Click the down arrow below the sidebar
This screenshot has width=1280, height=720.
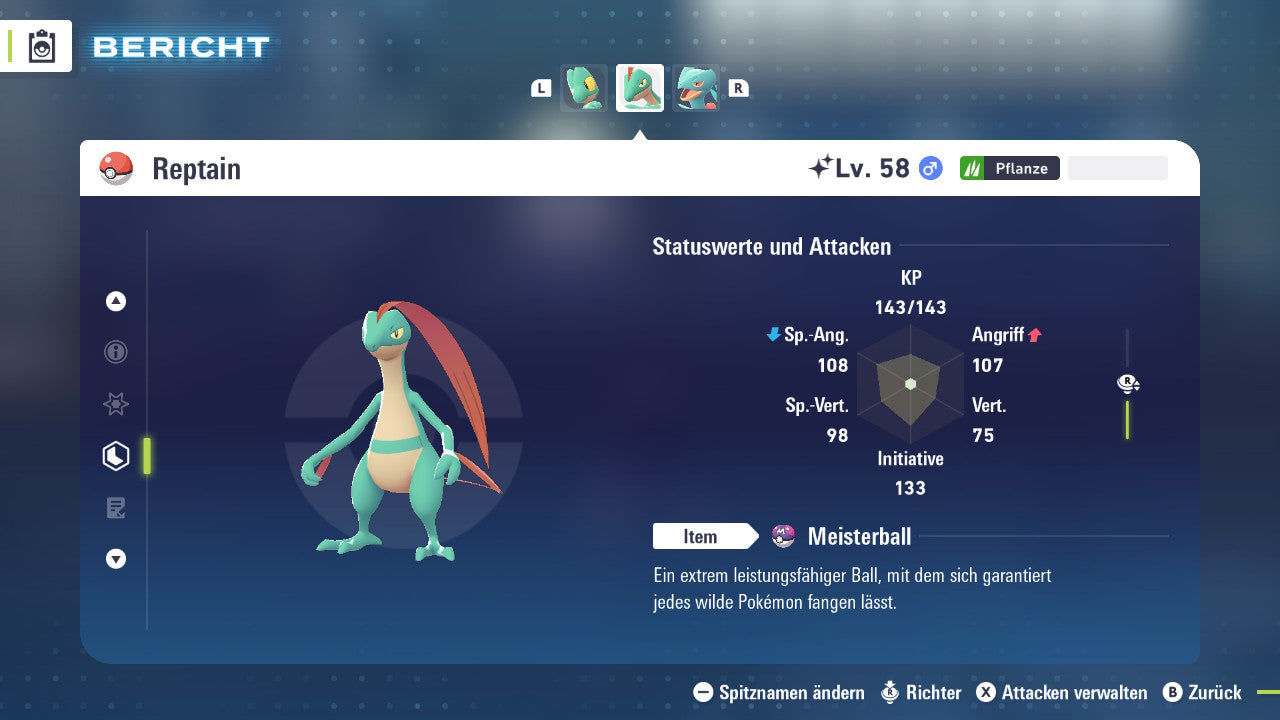click(x=116, y=559)
